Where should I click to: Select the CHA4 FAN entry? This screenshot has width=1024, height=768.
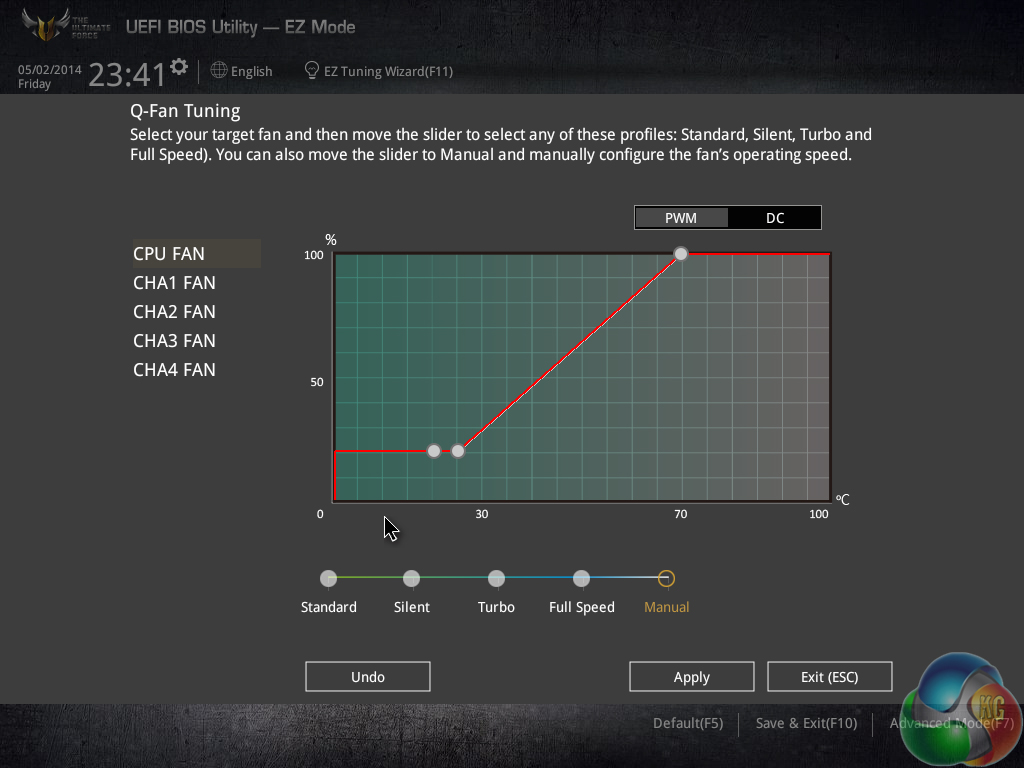click(174, 370)
